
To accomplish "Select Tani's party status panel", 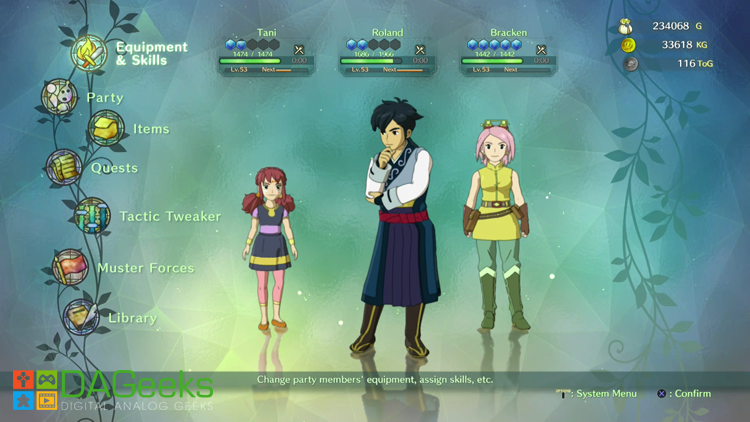I will point(267,52).
